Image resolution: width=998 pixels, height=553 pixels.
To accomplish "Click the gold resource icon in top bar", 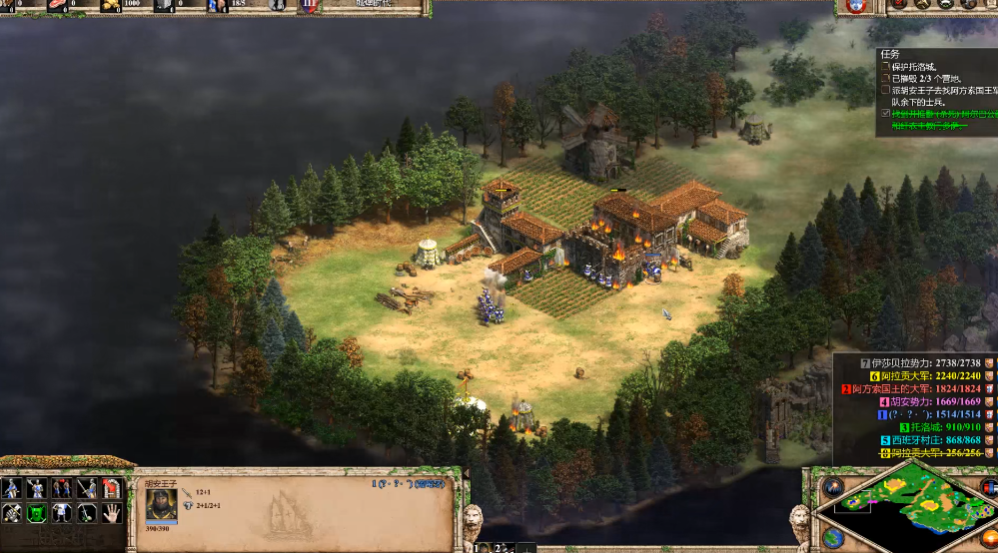I will [109, 6].
